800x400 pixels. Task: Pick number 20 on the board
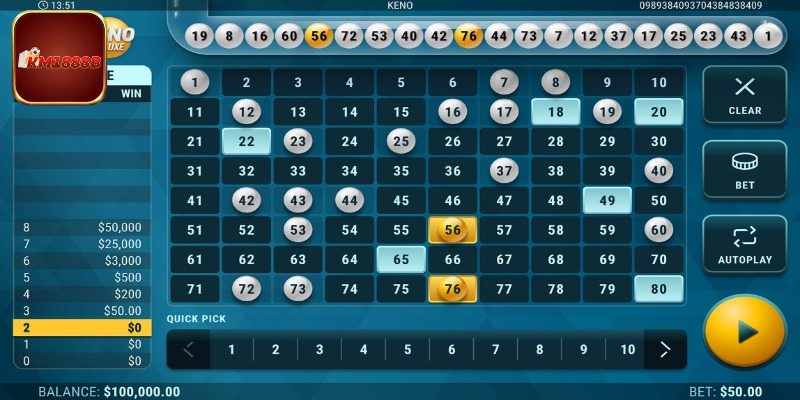(658, 112)
